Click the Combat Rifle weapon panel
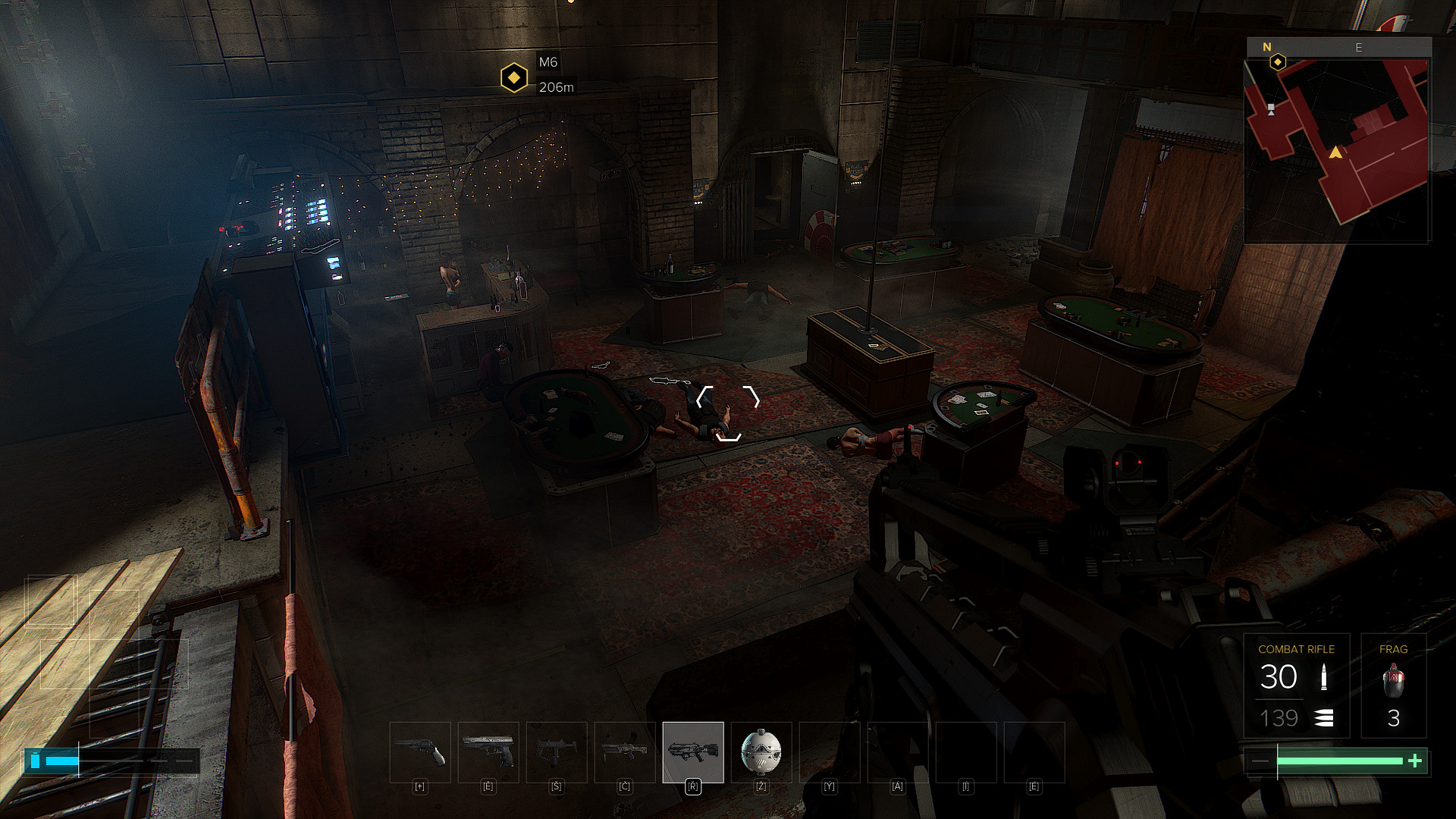The image size is (1456, 819). (1296, 686)
